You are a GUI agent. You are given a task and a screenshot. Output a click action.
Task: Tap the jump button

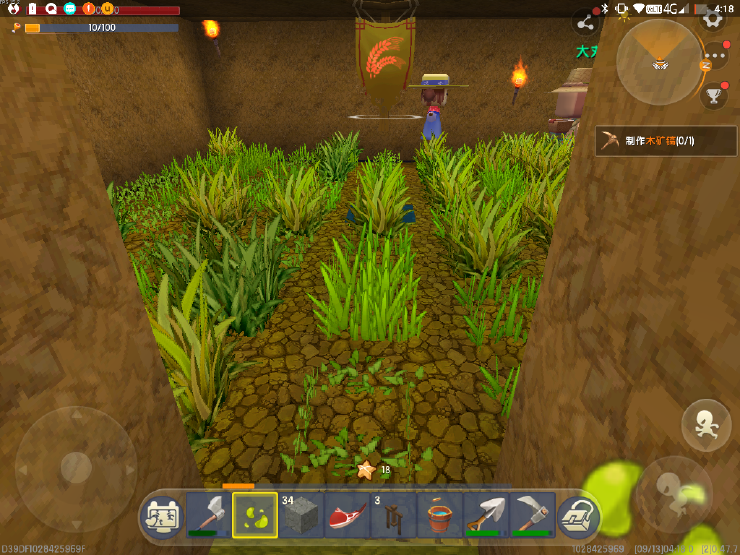[x=705, y=426]
